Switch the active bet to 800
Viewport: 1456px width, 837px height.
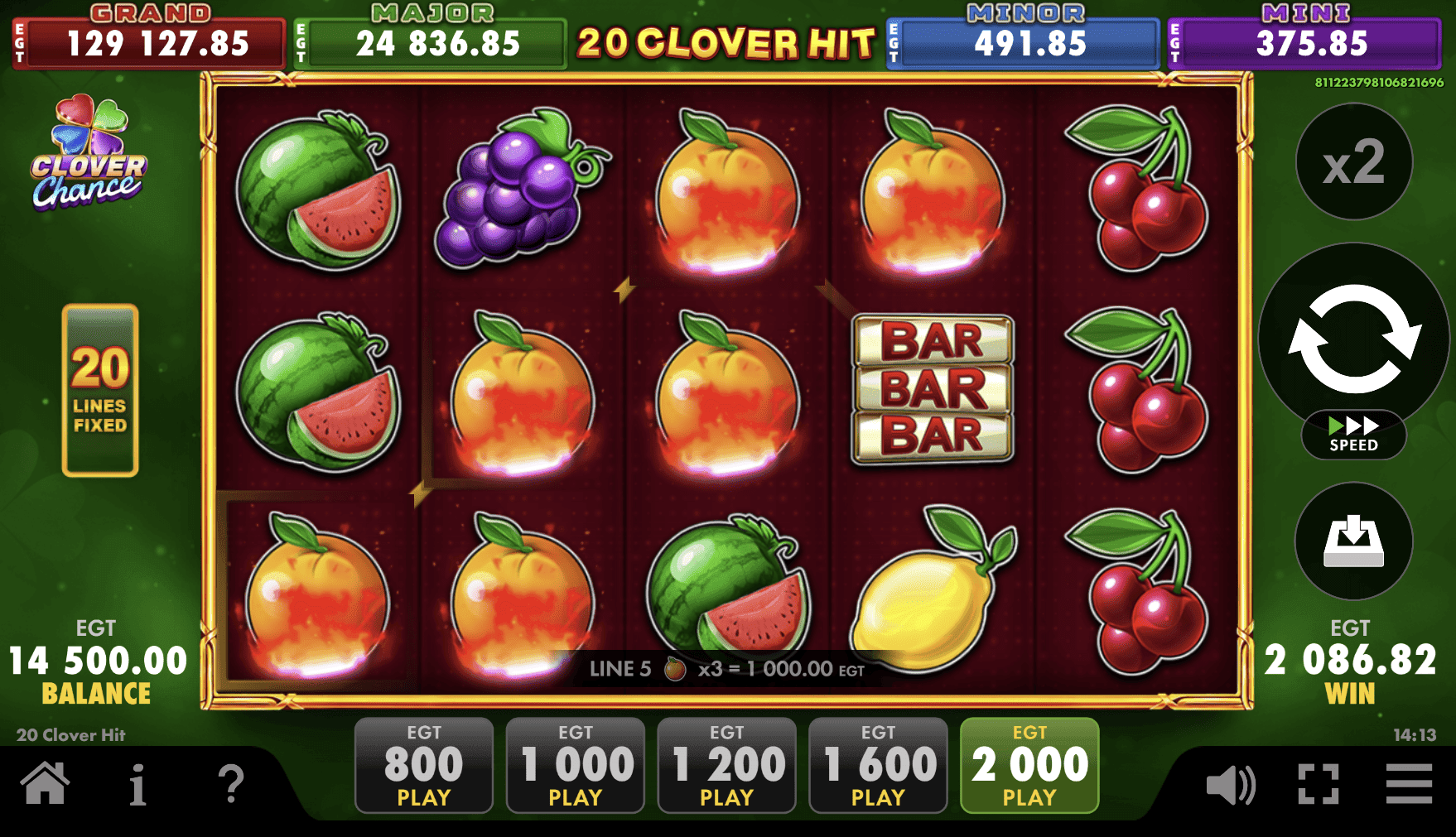423,764
